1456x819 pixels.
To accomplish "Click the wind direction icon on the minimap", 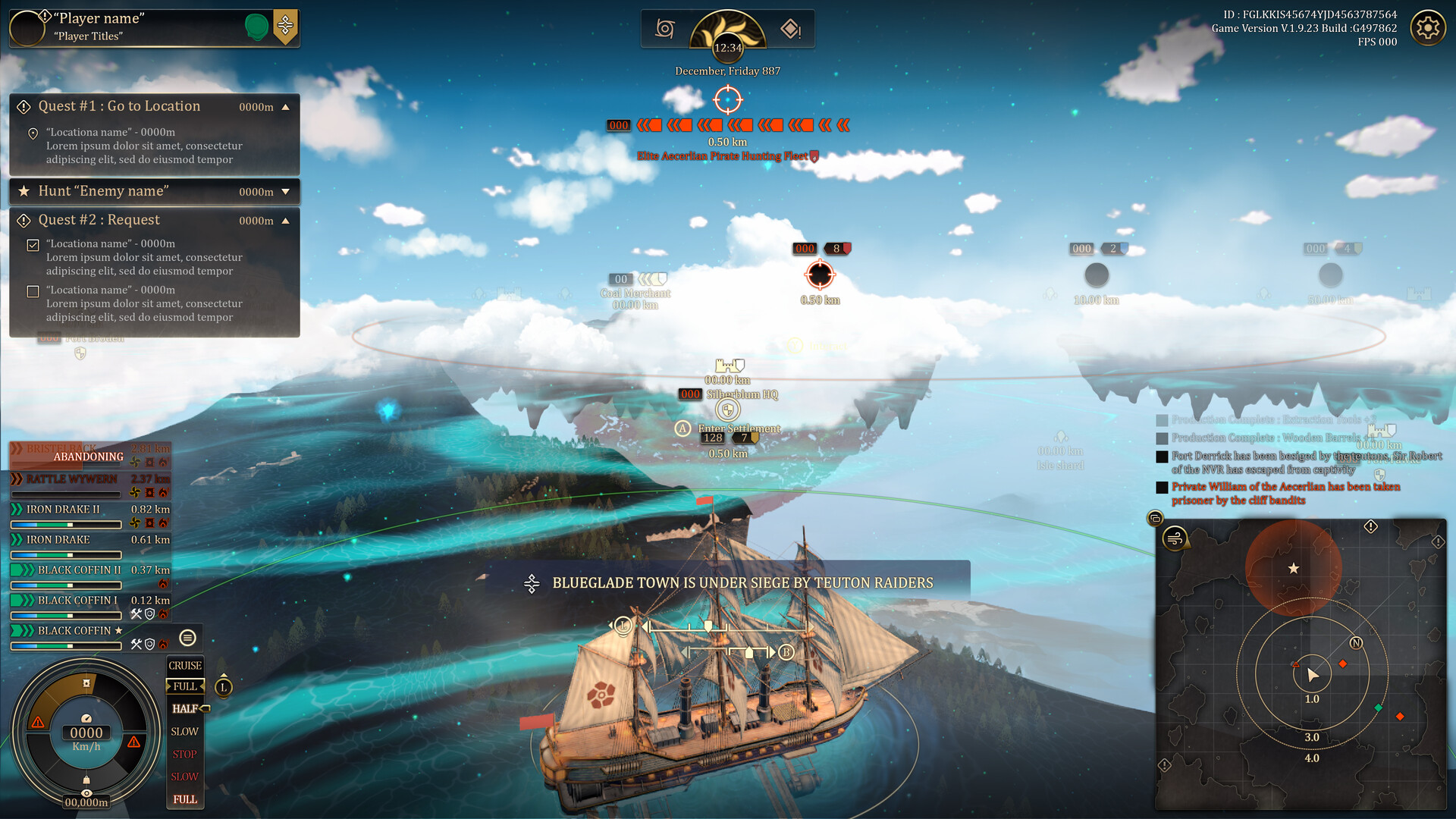I will coord(1174,540).
